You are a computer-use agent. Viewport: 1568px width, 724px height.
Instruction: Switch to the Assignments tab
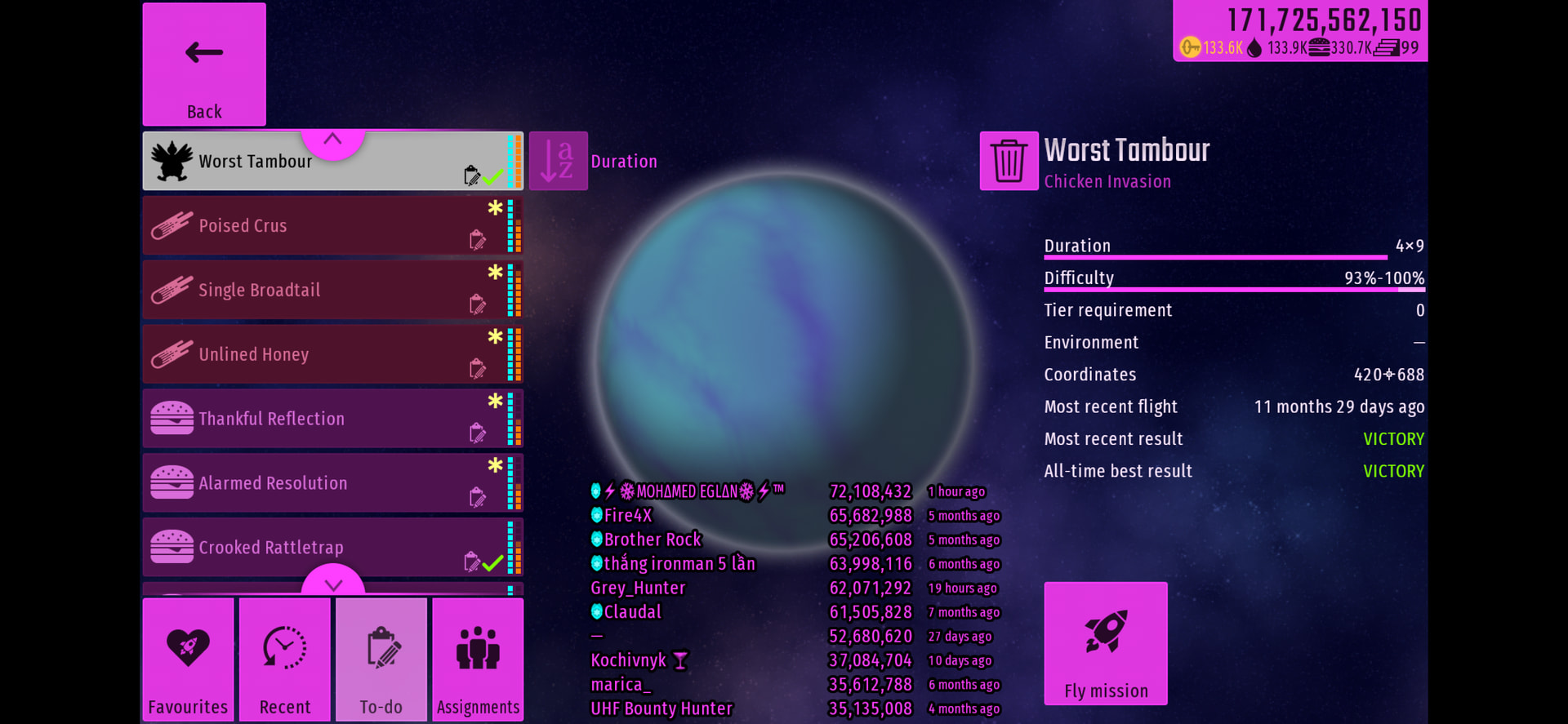478,660
